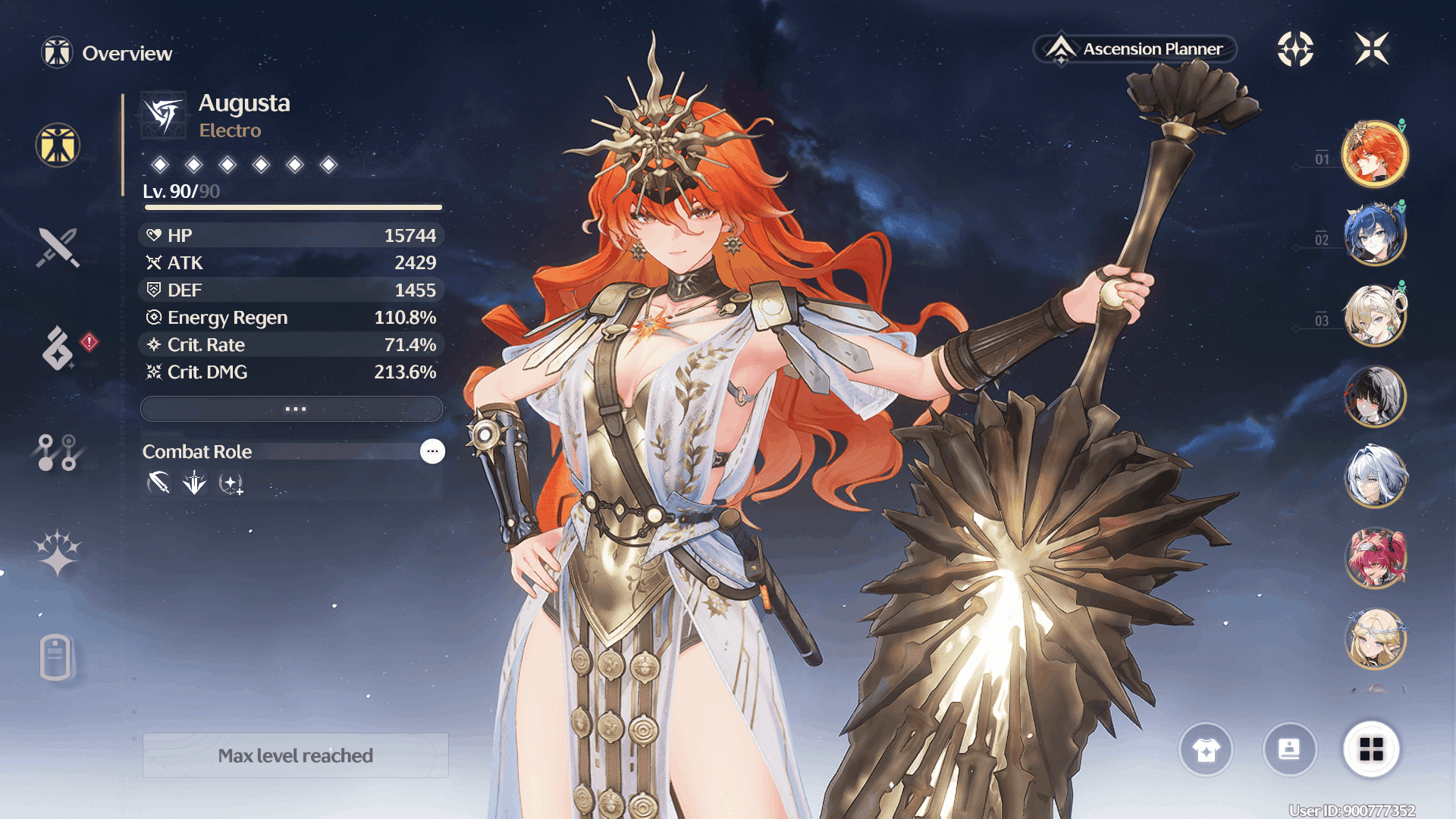Open the character file tab

coord(56,657)
